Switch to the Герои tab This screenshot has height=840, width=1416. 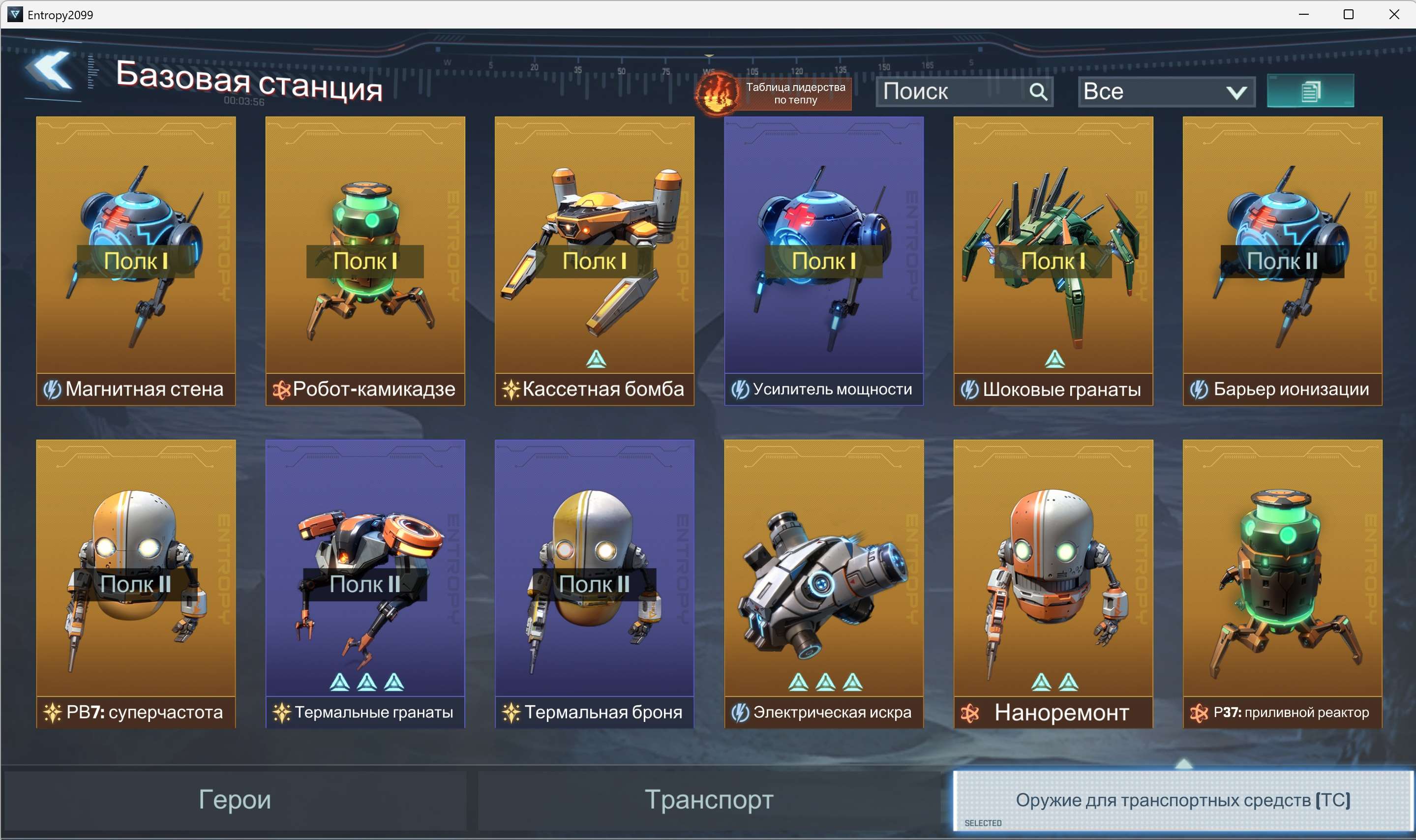pyautogui.click(x=235, y=800)
